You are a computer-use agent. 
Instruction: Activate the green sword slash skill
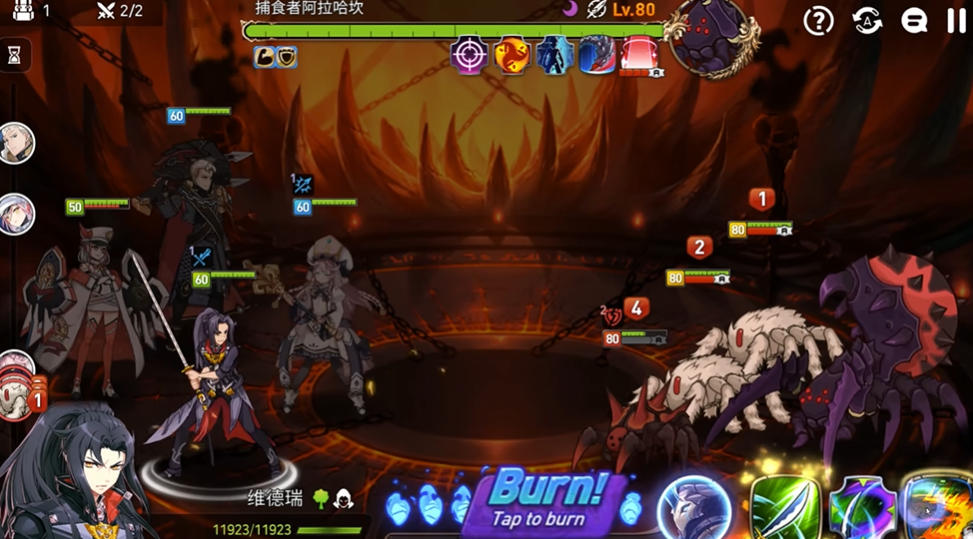click(x=785, y=507)
